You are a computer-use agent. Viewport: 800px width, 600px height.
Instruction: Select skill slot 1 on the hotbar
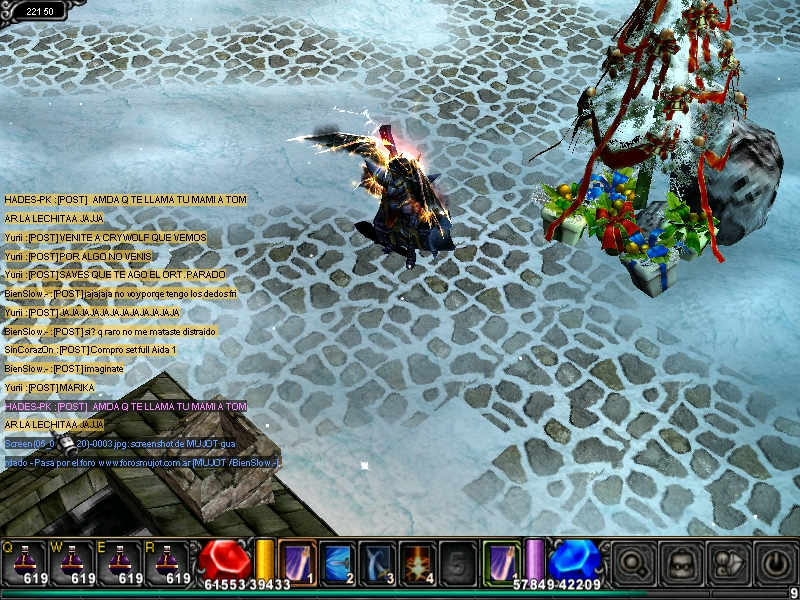297,561
